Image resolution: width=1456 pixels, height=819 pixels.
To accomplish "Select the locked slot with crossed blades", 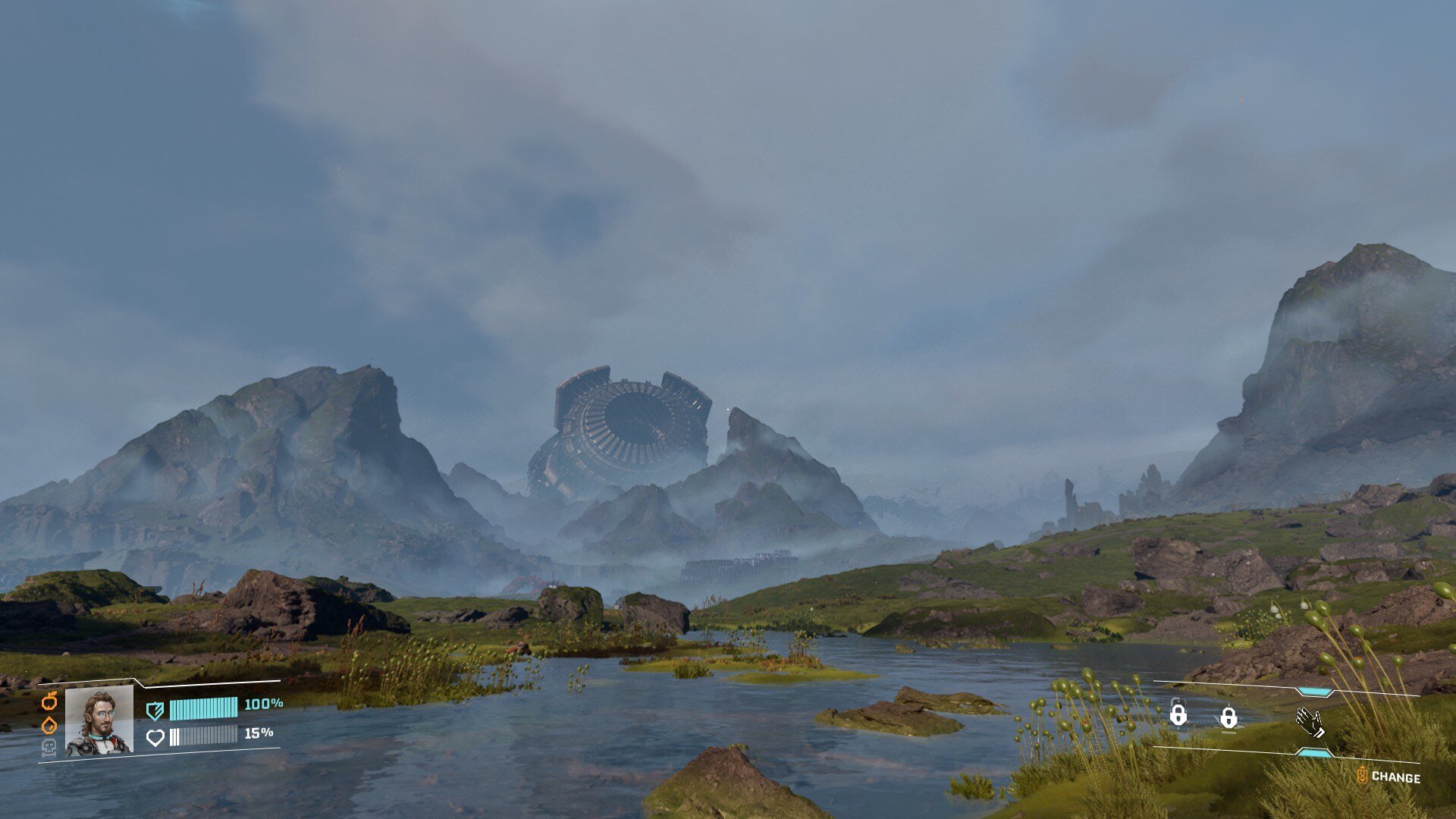I will [x=1228, y=717].
